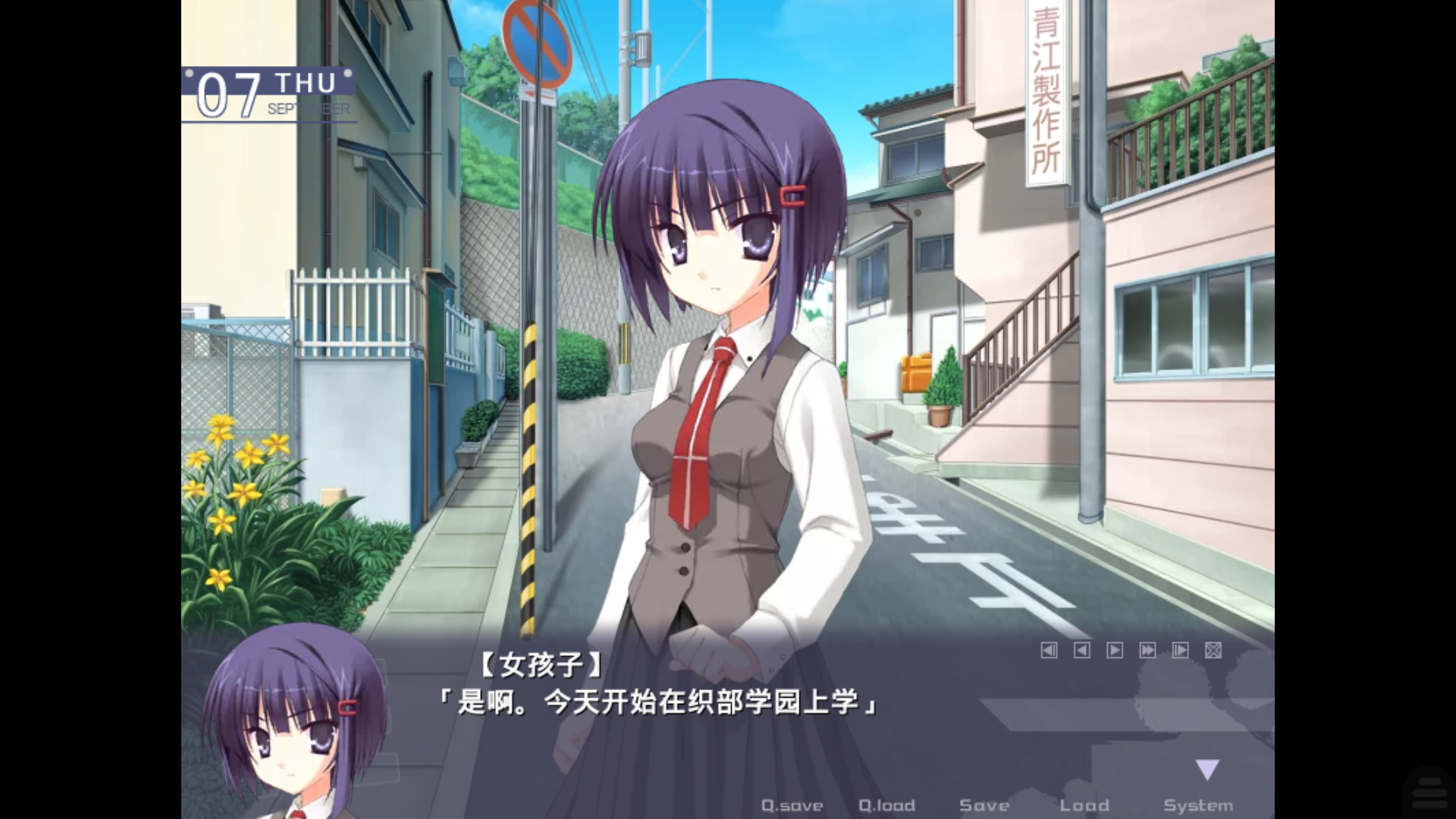
Task: Click the Q.load quick load button
Action: tap(886, 805)
